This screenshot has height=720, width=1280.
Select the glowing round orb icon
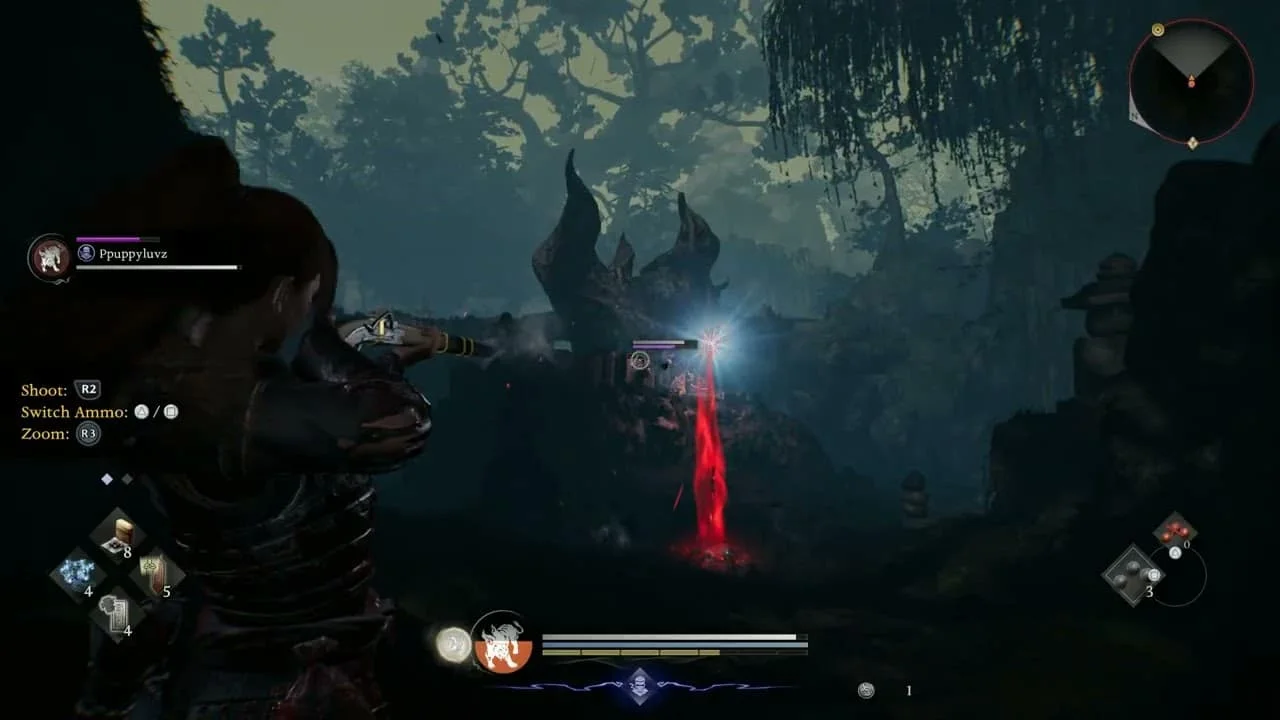click(454, 645)
